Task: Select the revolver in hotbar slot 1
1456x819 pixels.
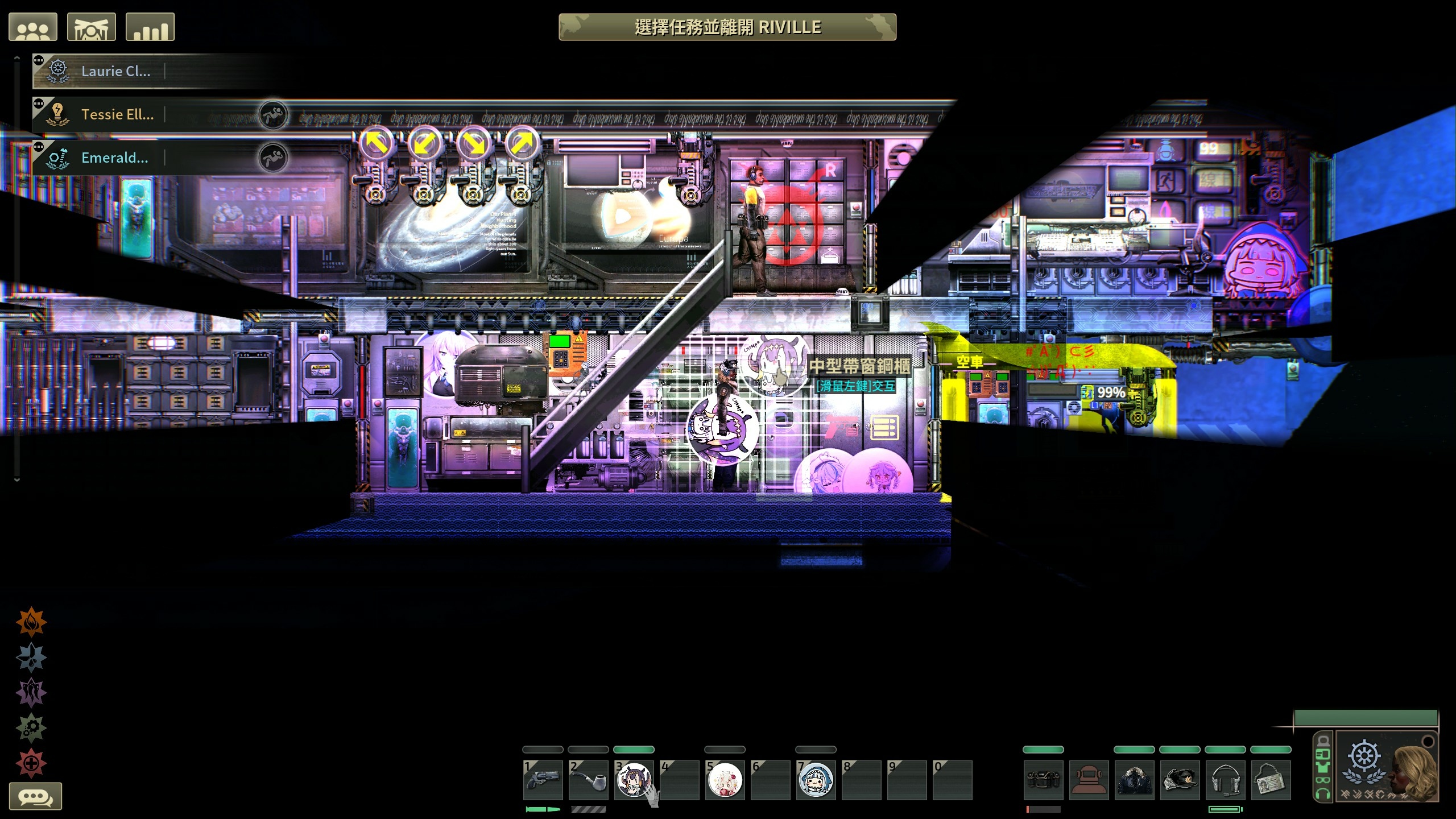Action: pos(543,780)
